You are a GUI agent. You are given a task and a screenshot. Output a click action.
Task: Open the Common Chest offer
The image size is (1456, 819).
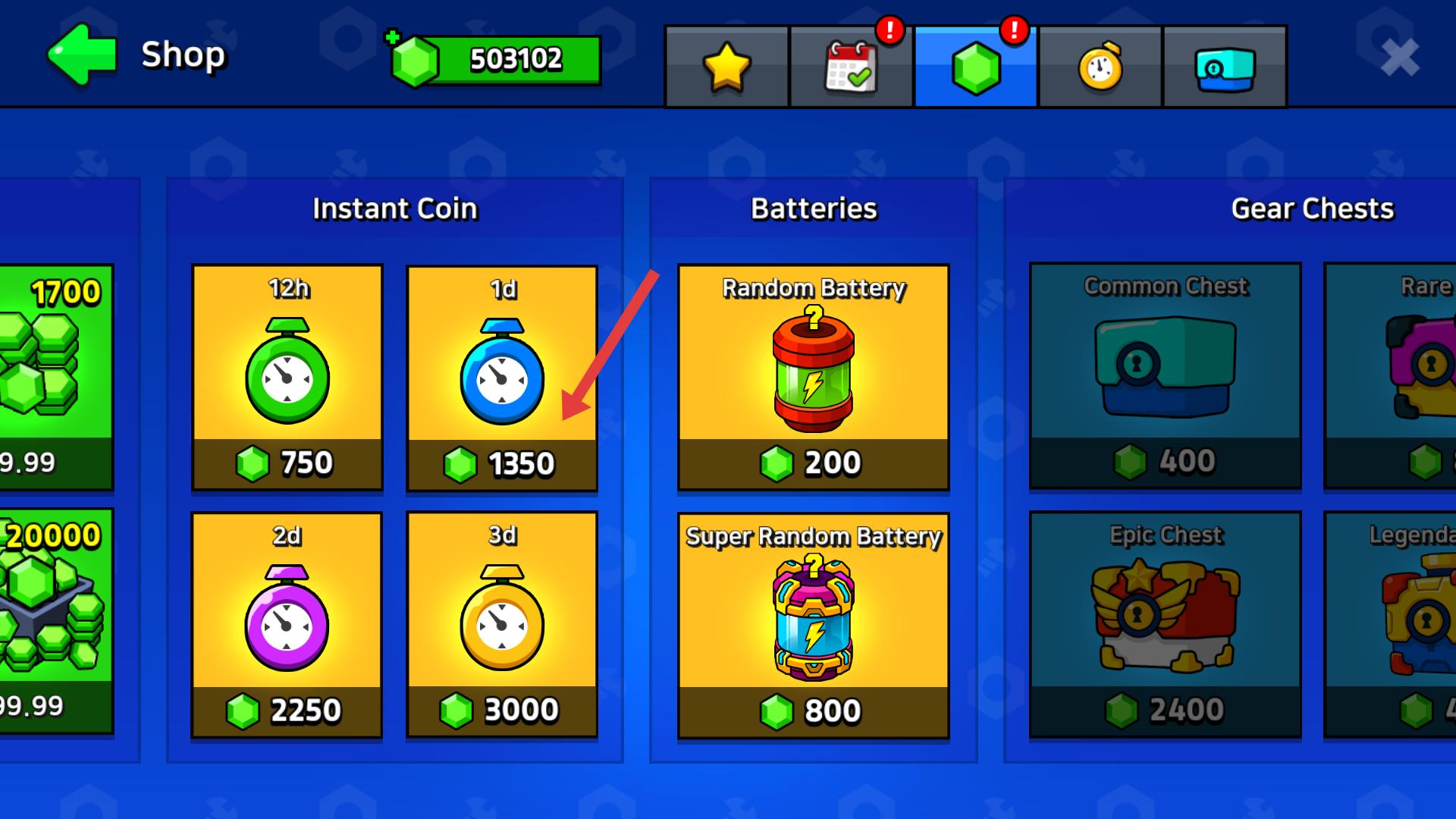pyautogui.click(x=1165, y=375)
